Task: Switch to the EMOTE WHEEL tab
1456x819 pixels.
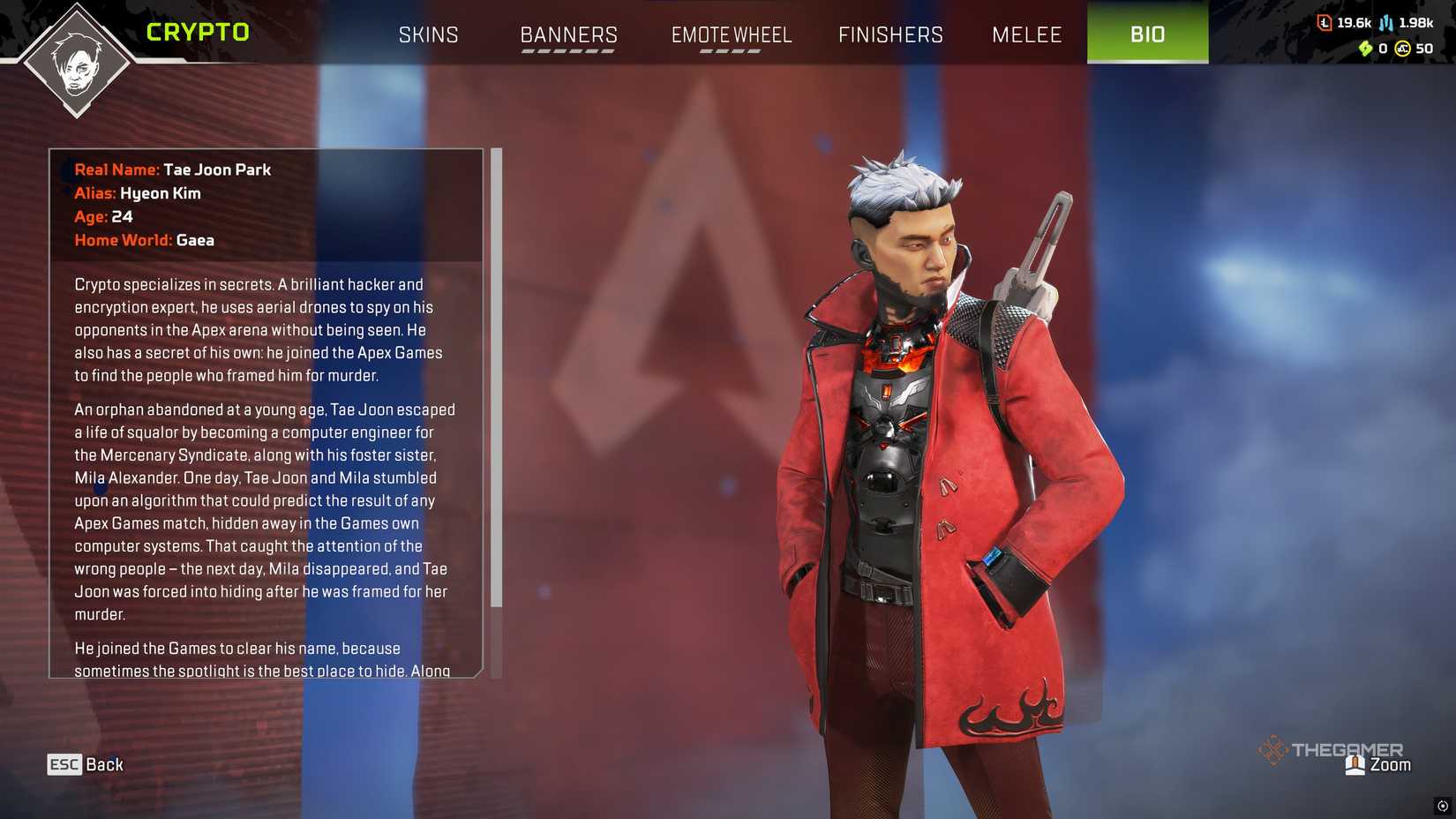Action: (732, 34)
